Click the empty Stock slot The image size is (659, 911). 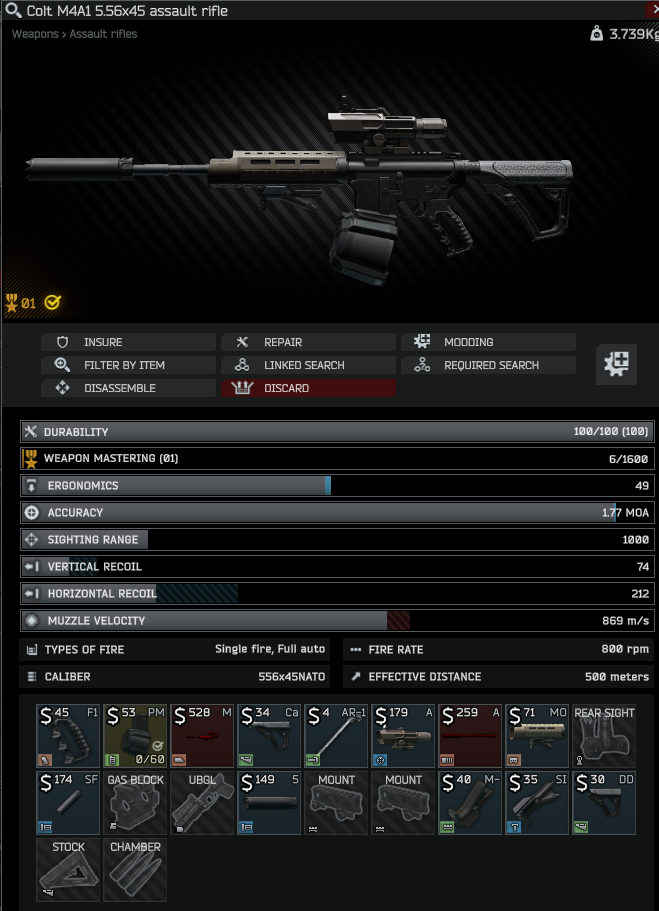pos(69,870)
